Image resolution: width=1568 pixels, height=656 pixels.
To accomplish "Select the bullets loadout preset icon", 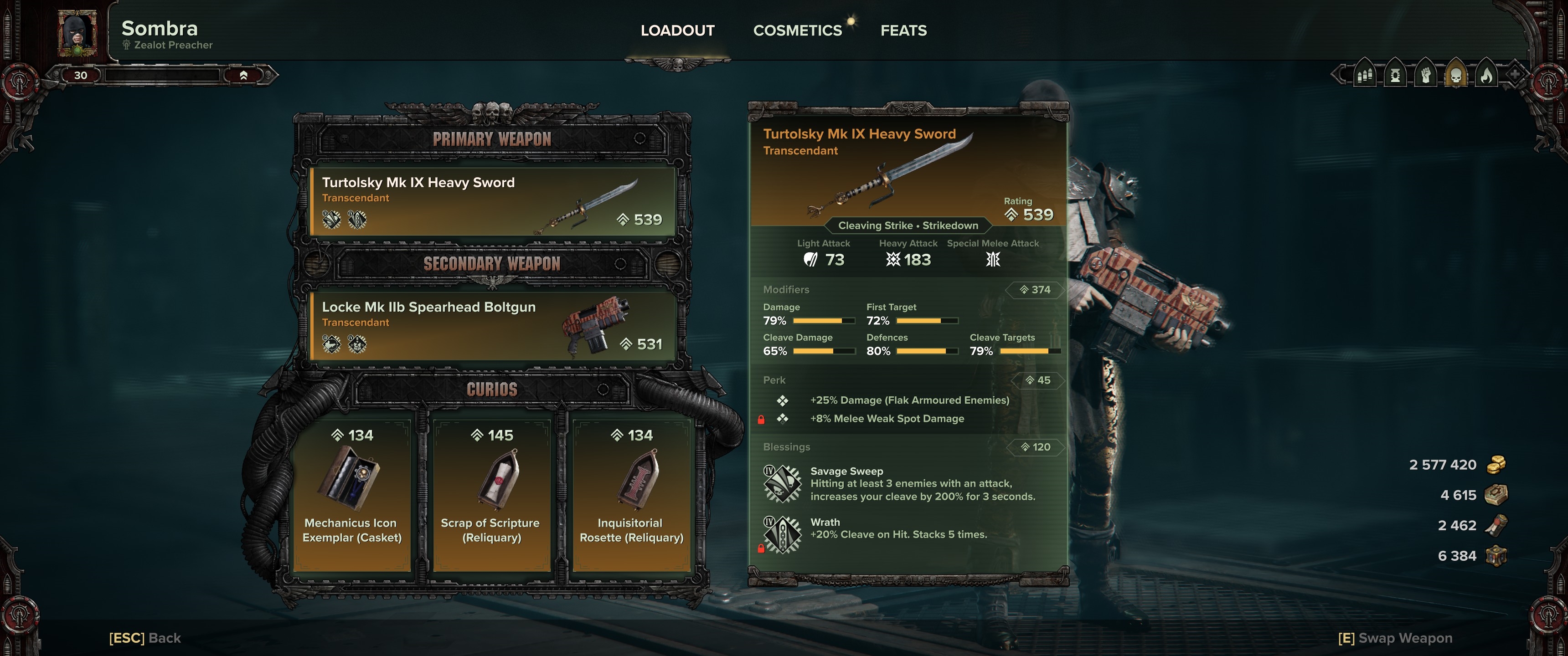I will (x=1365, y=76).
